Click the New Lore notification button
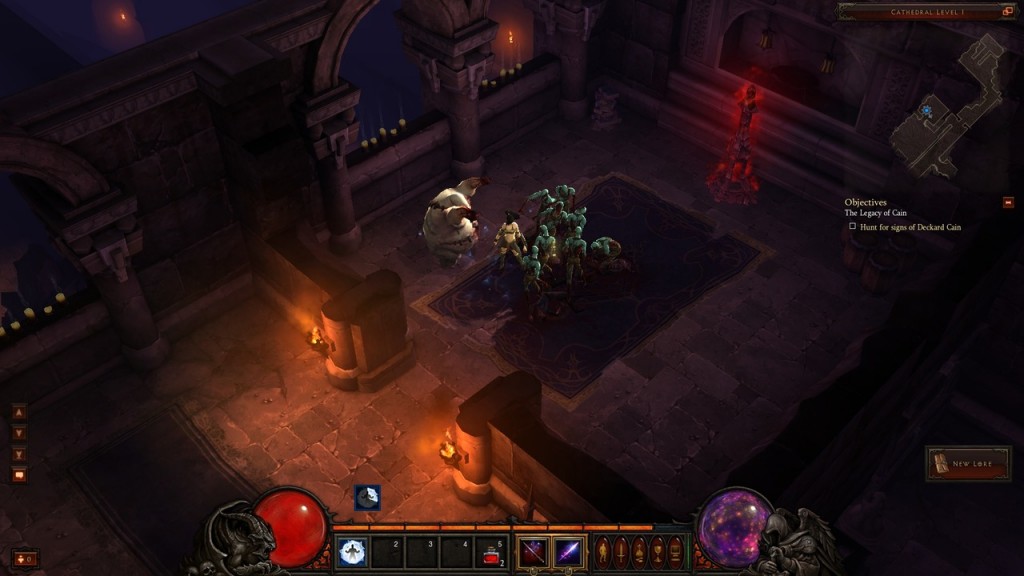 pos(967,464)
